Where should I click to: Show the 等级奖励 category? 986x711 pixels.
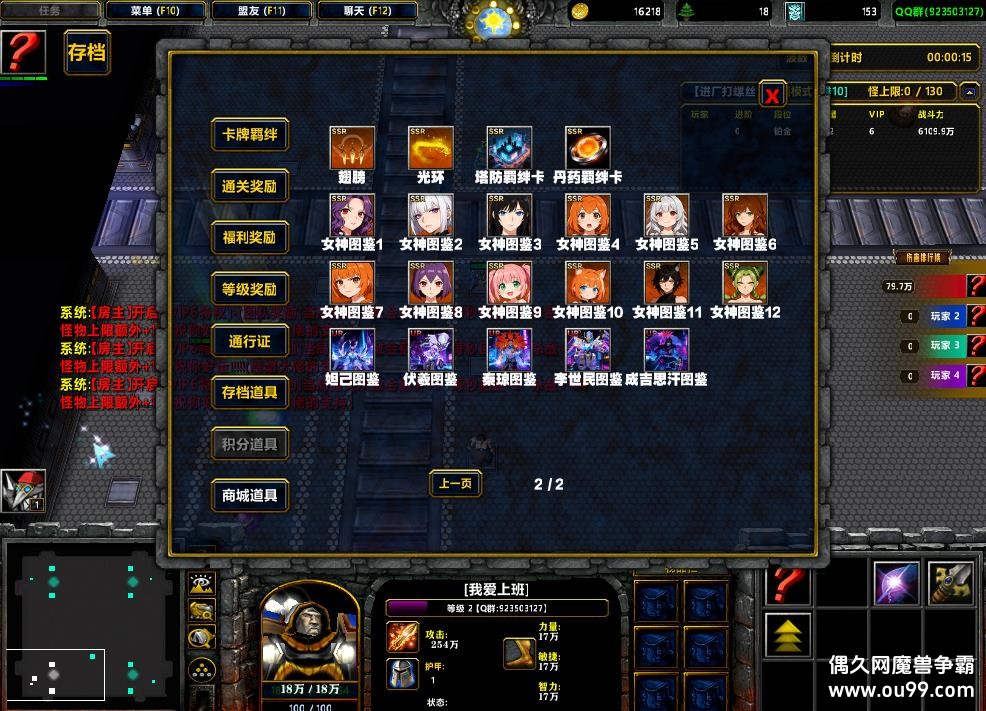tap(250, 289)
